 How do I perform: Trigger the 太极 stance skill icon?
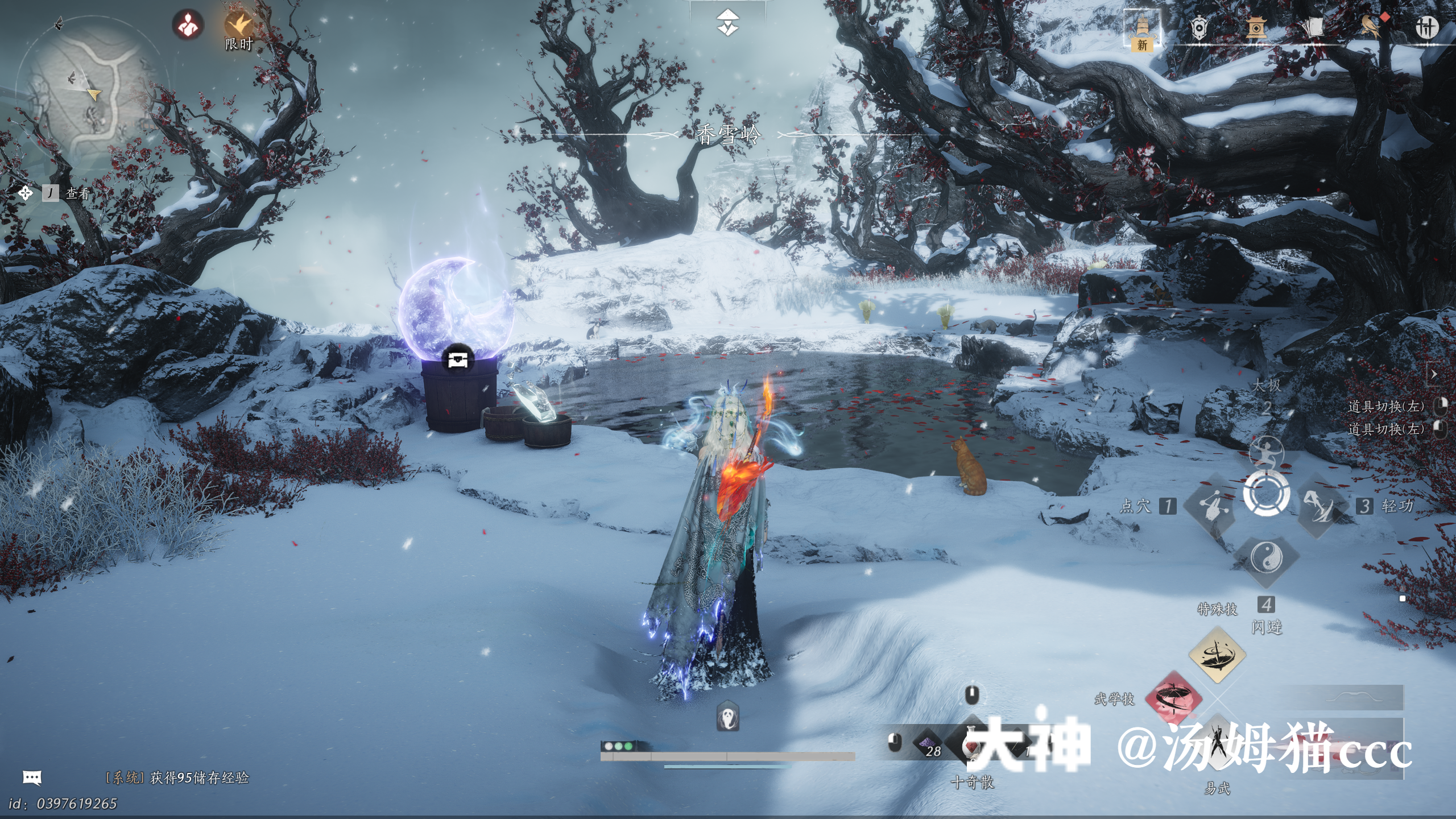pyautogui.click(x=1266, y=454)
